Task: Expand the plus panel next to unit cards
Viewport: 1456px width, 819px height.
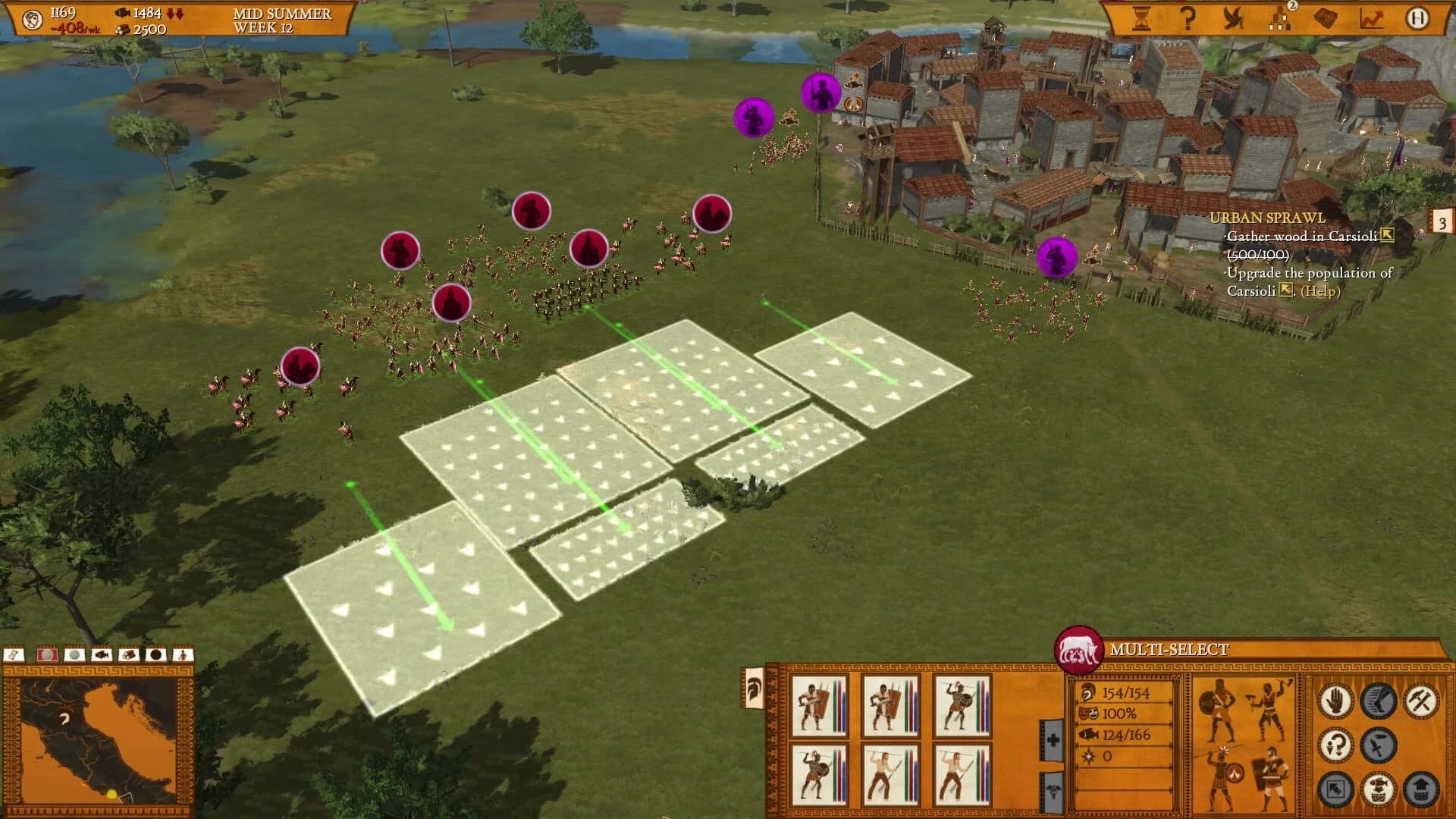Action: click(x=1053, y=738)
